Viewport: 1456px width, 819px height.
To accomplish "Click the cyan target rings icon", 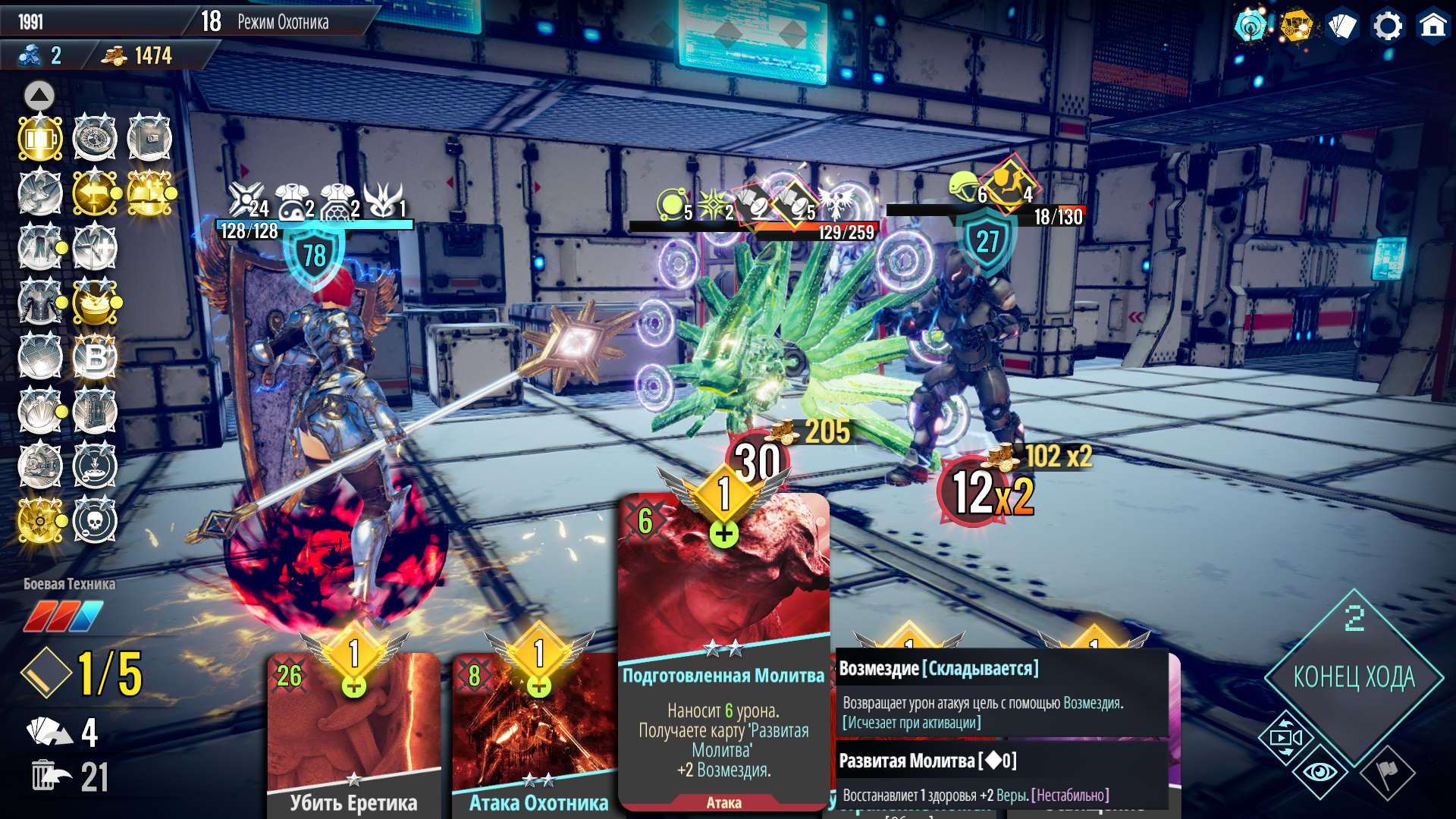I will pos(1250,27).
